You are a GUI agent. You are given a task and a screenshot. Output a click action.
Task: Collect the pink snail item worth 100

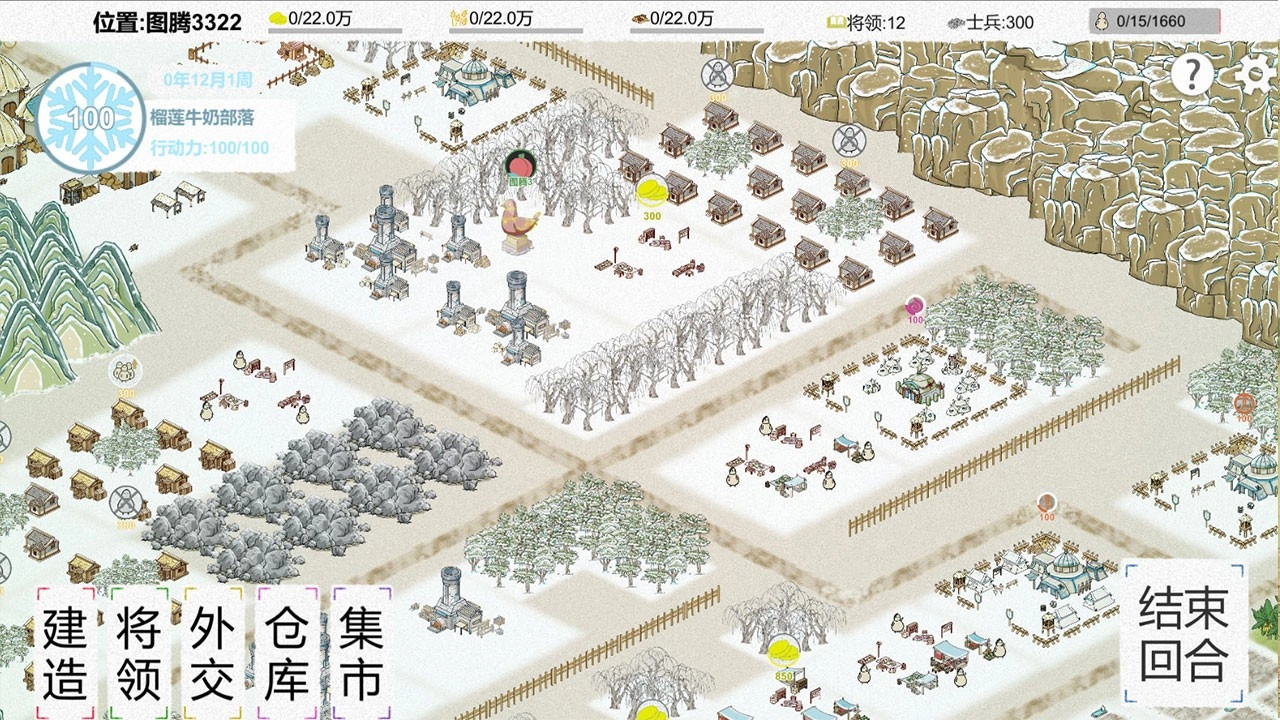(x=913, y=303)
